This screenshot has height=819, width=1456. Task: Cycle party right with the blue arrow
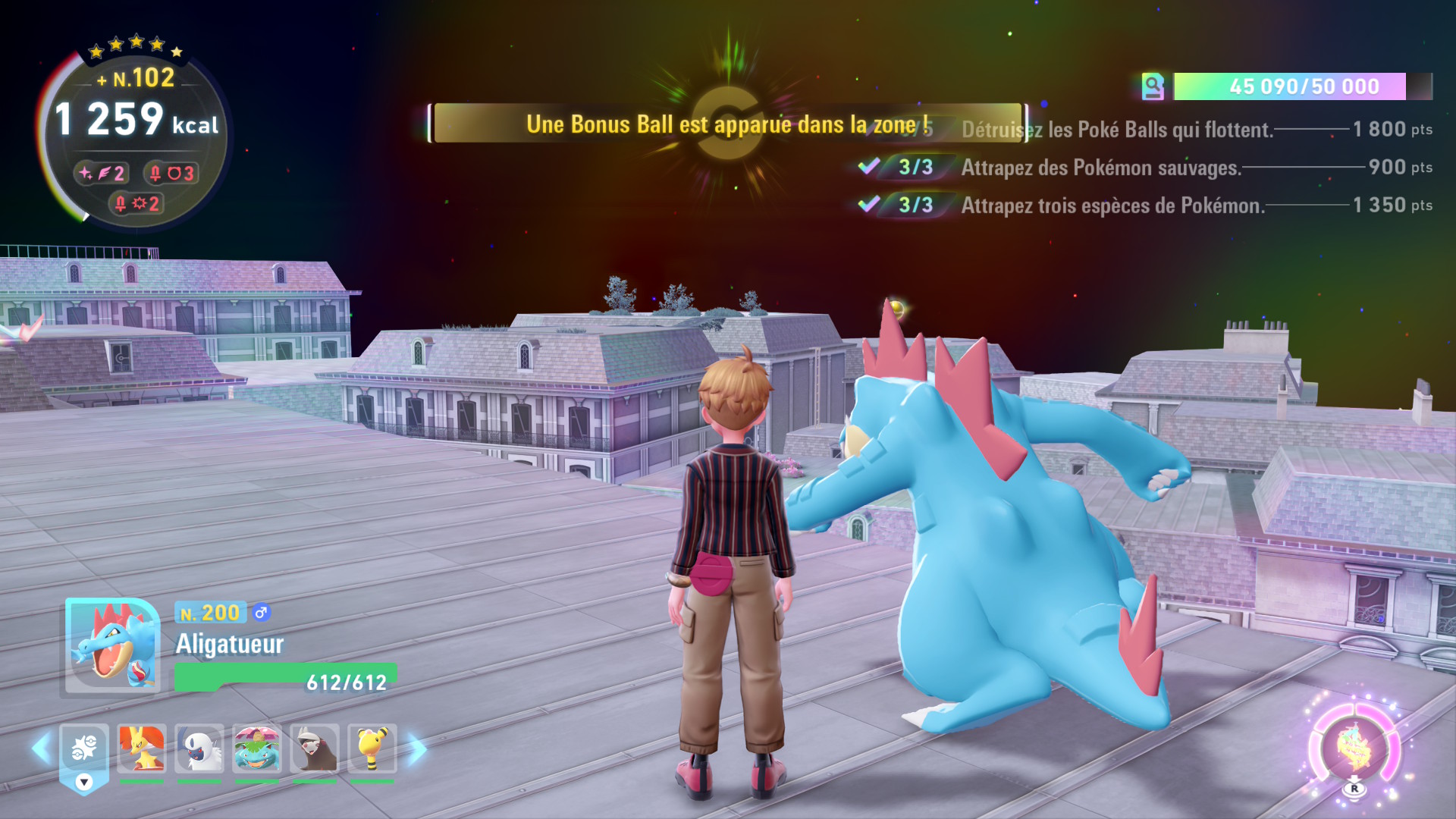pyautogui.click(x=416, y=749)
